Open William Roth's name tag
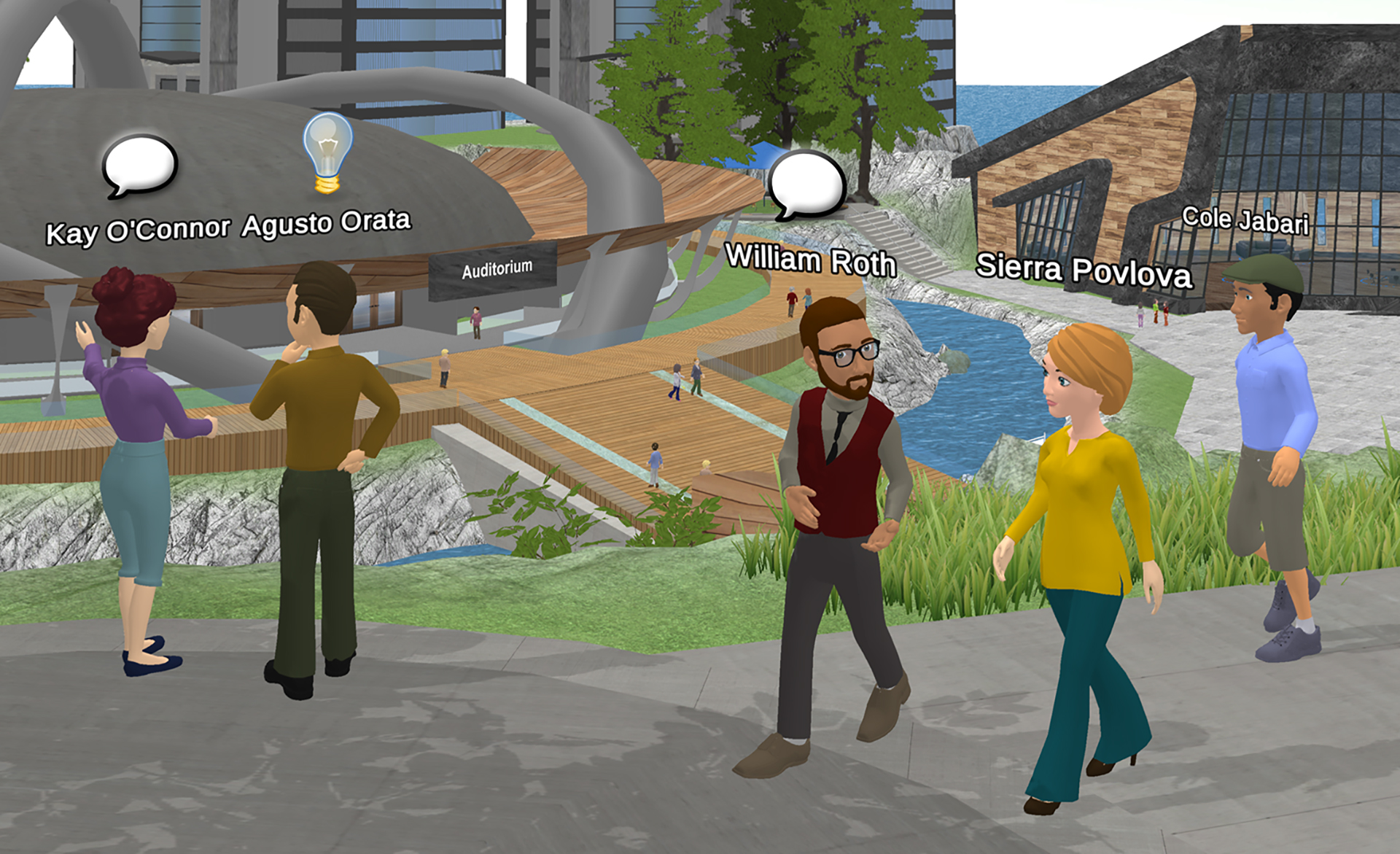Image resolution: width=1400 pixels, height=854 pixels. click(810, 260)
